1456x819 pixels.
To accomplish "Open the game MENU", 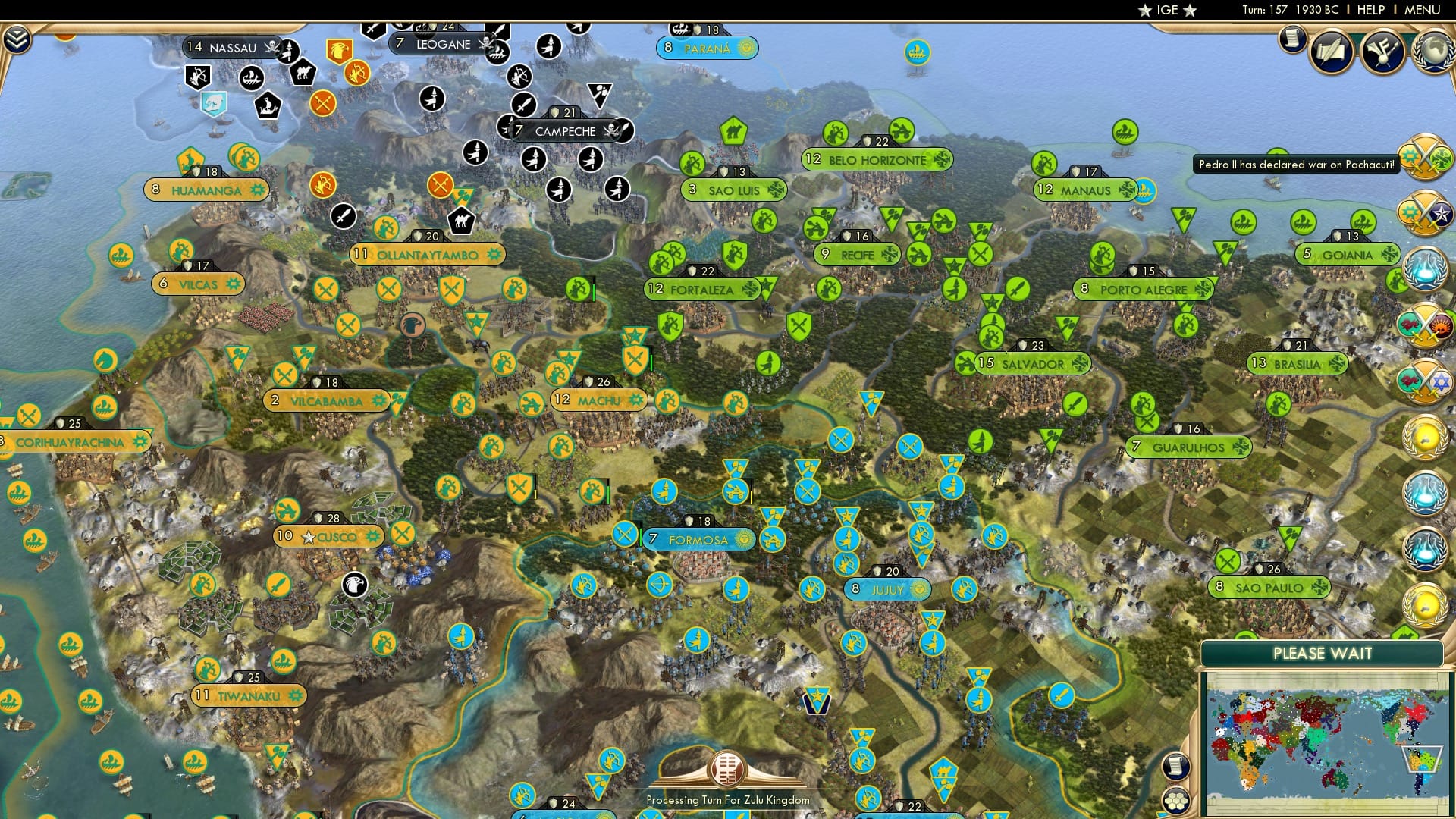I will [x=1426, y=10].
